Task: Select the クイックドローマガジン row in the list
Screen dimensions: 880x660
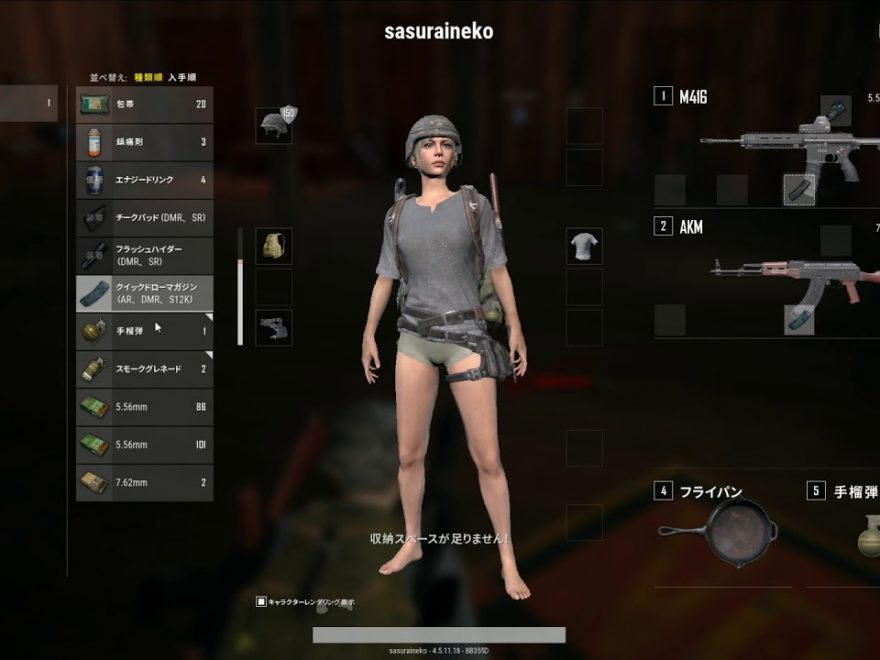Action: 144,292
